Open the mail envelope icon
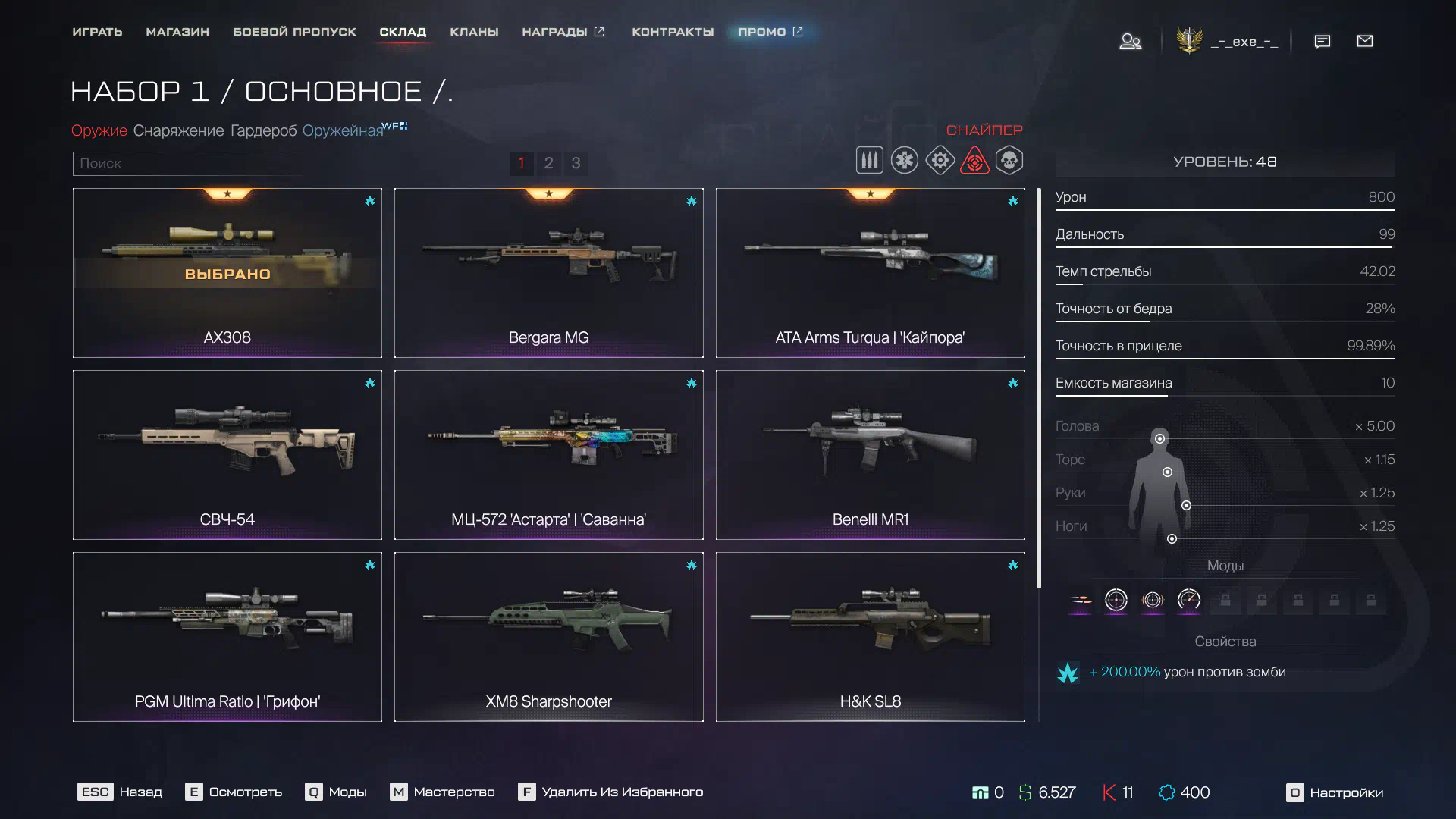Viewport: 1456px width, 819px height. coord(1364,41)
